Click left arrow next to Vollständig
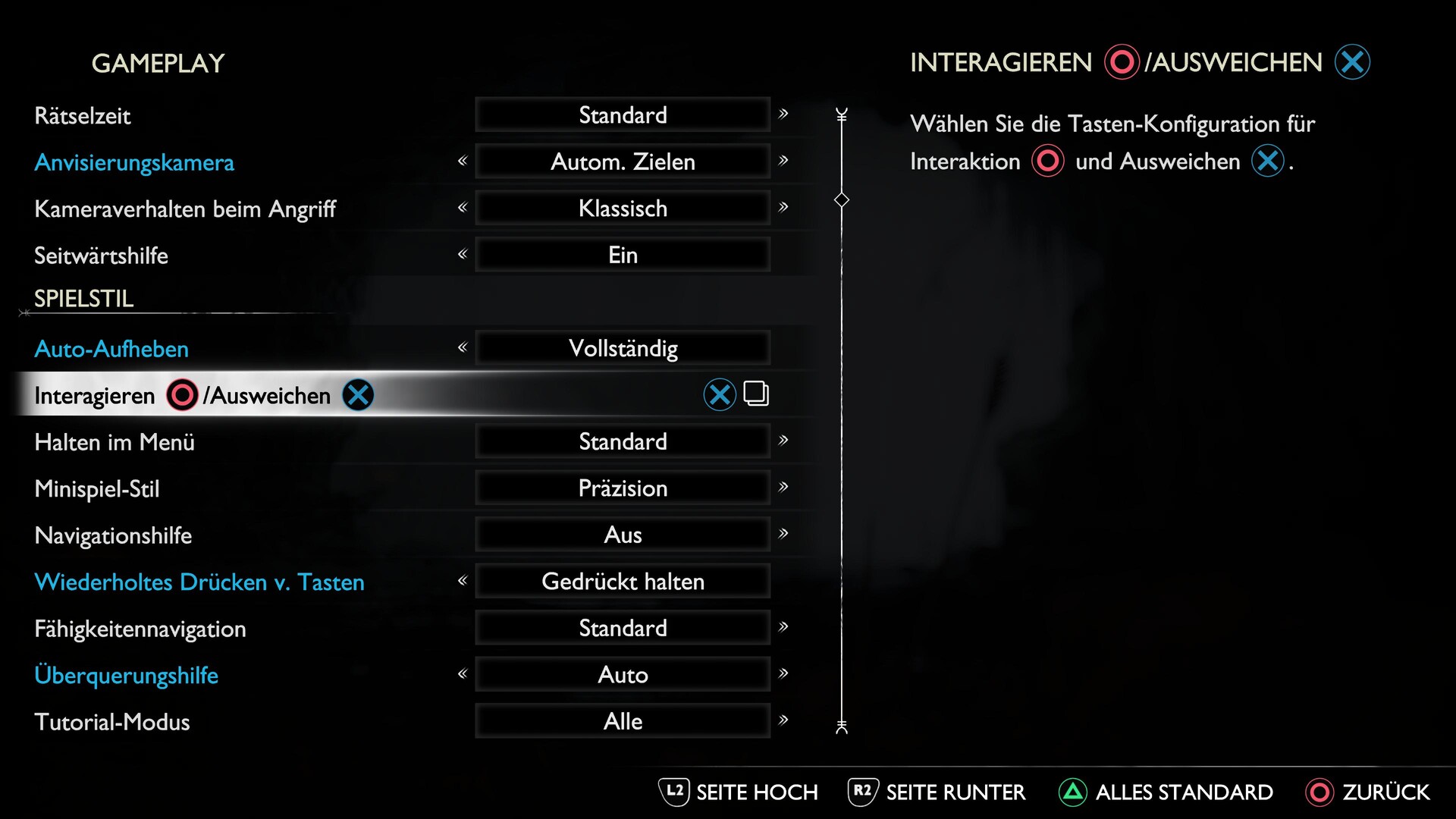Viewport: 1456px width, 819px height. pos(463,348)
